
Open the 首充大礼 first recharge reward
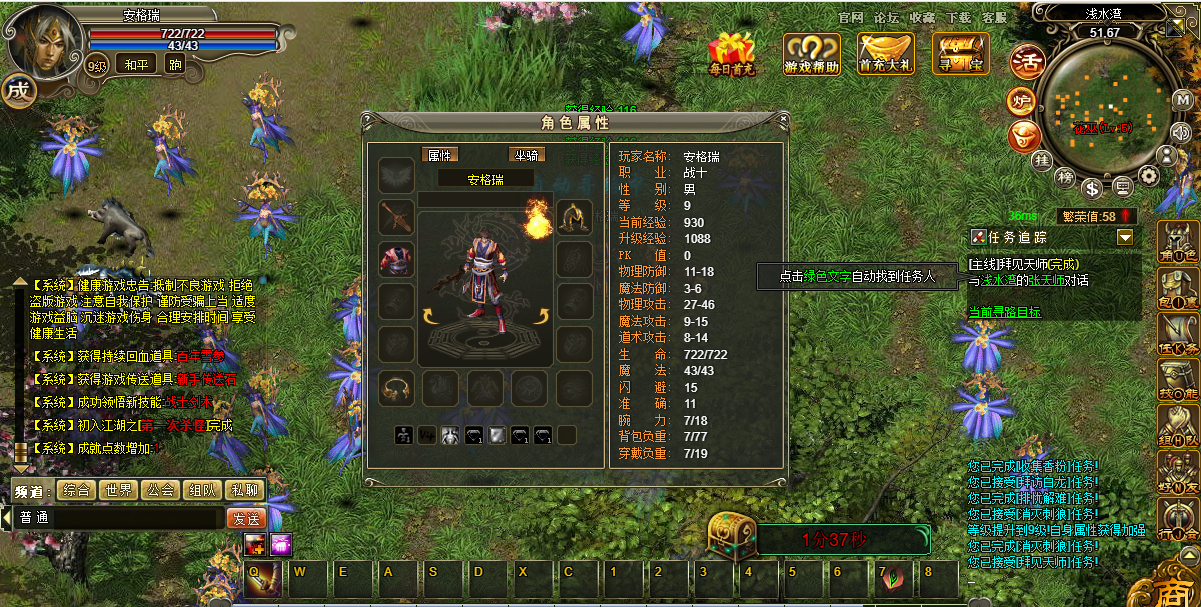tap(886, 54)
